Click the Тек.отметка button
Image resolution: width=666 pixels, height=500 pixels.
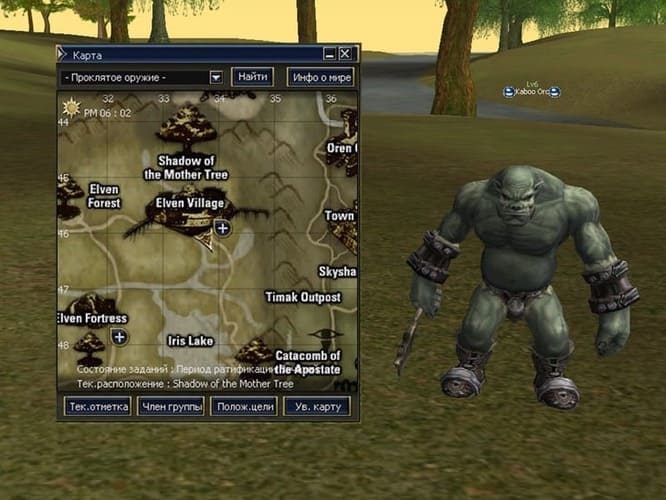tap(97, 406)
